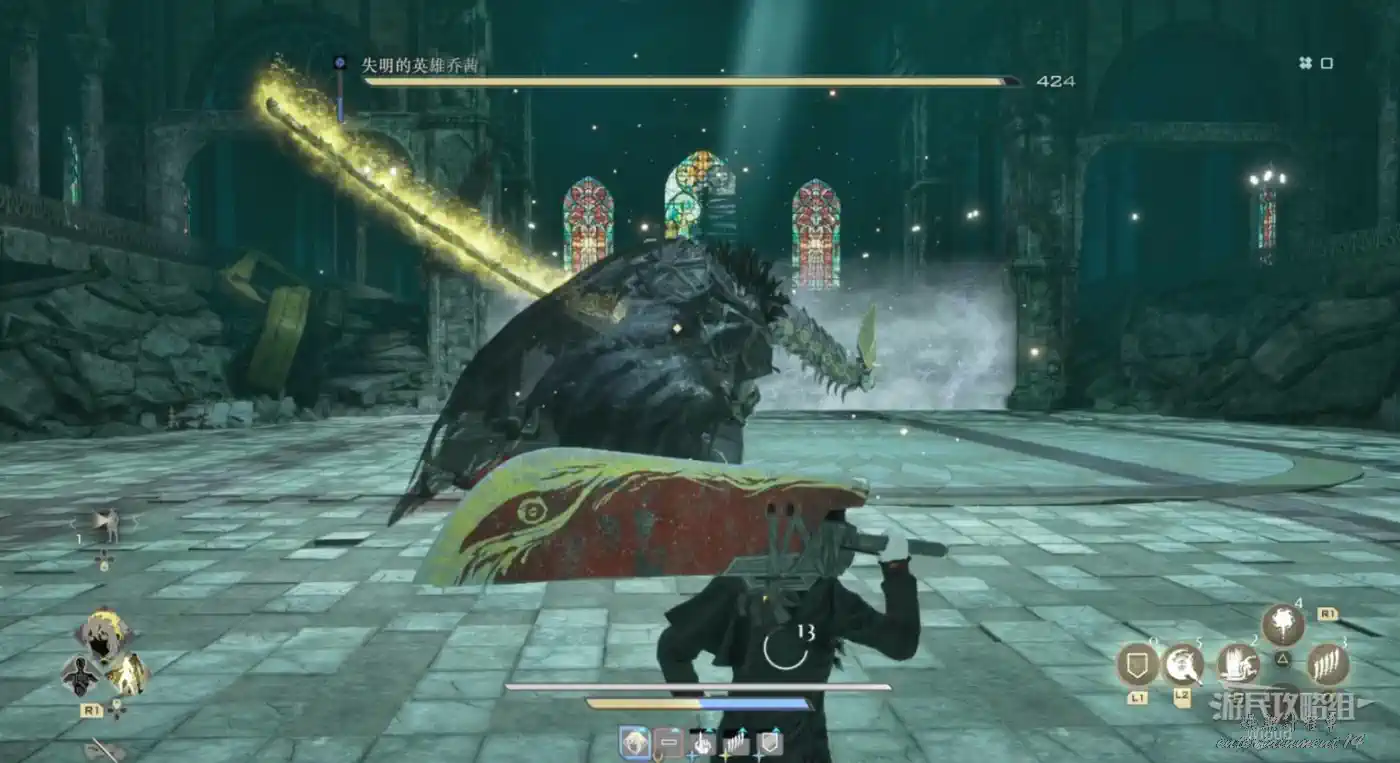Click the red-framed bar status icon
Screen dimensions: 1400x763
click(x=668, y=742)
